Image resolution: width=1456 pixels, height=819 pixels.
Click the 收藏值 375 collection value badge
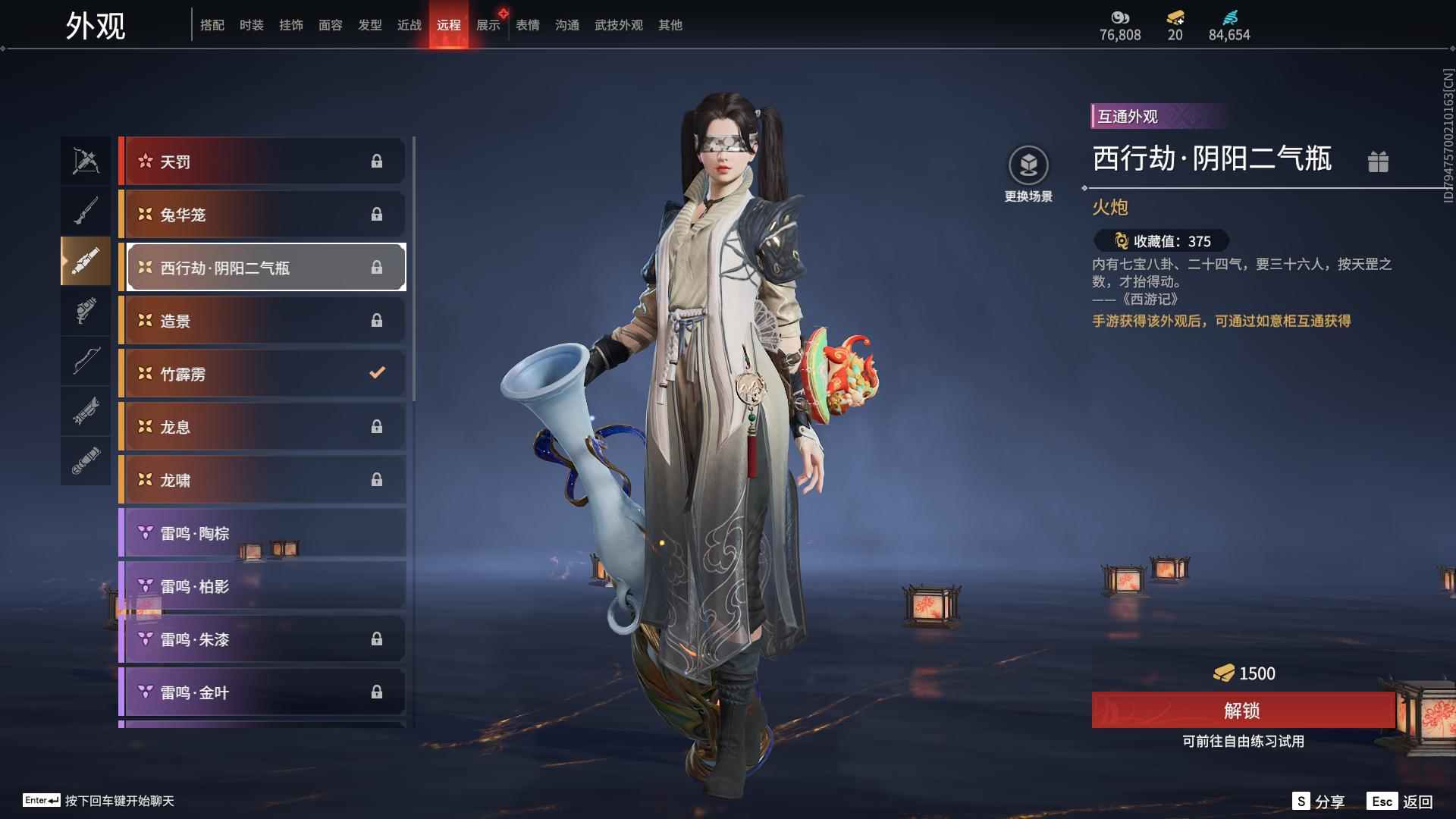coord(1160,241)
